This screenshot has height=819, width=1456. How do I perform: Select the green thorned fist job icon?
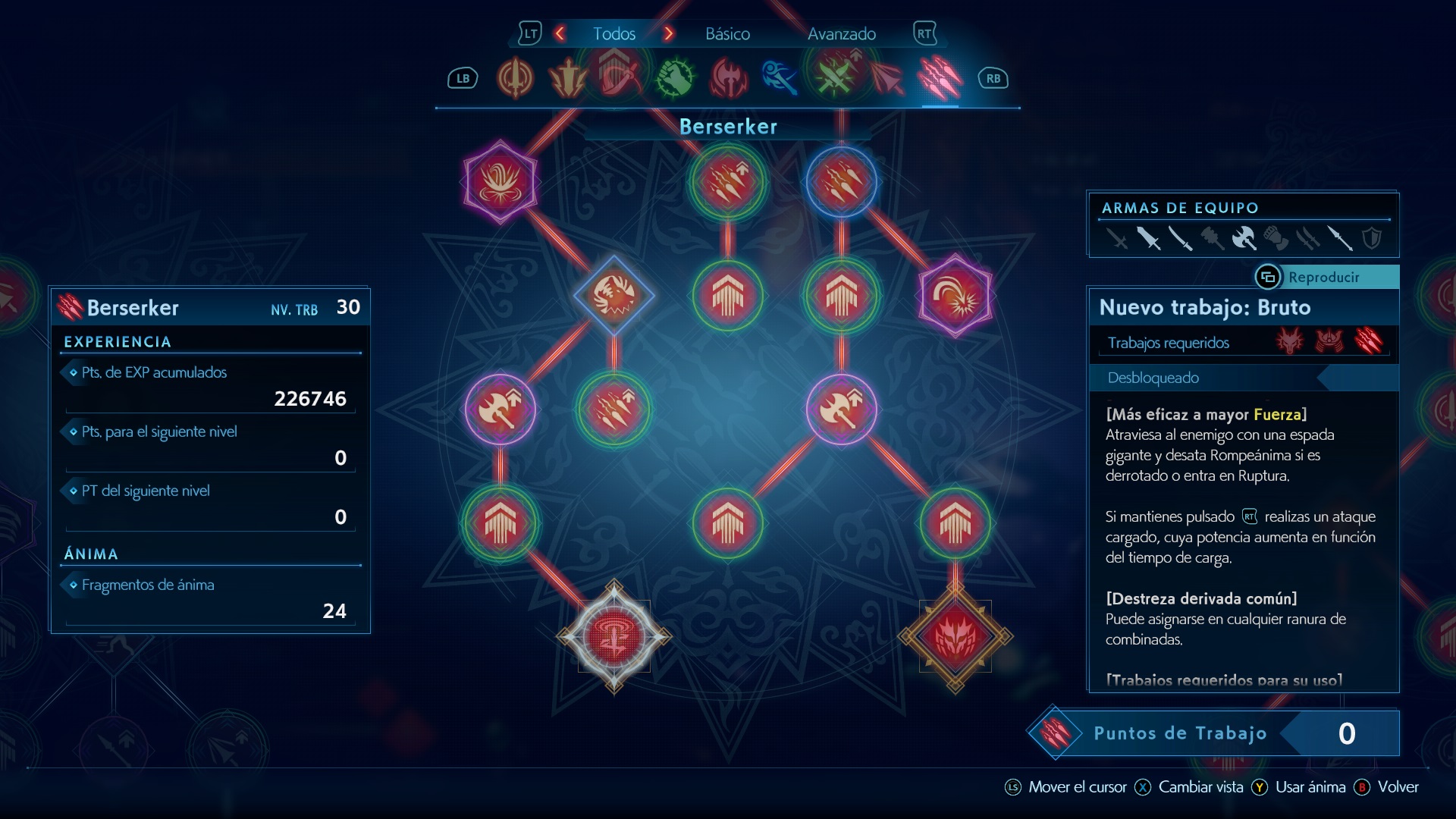click(674, 78)
